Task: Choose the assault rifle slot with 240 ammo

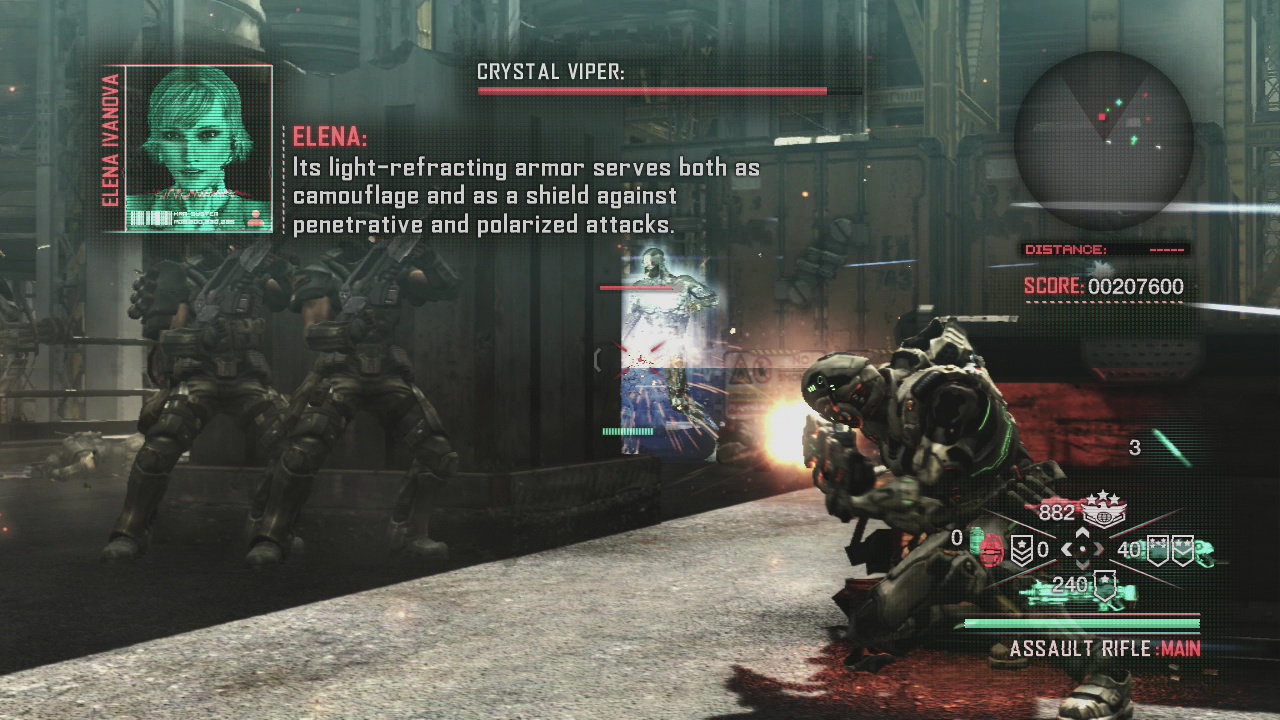Action: 1075,588
